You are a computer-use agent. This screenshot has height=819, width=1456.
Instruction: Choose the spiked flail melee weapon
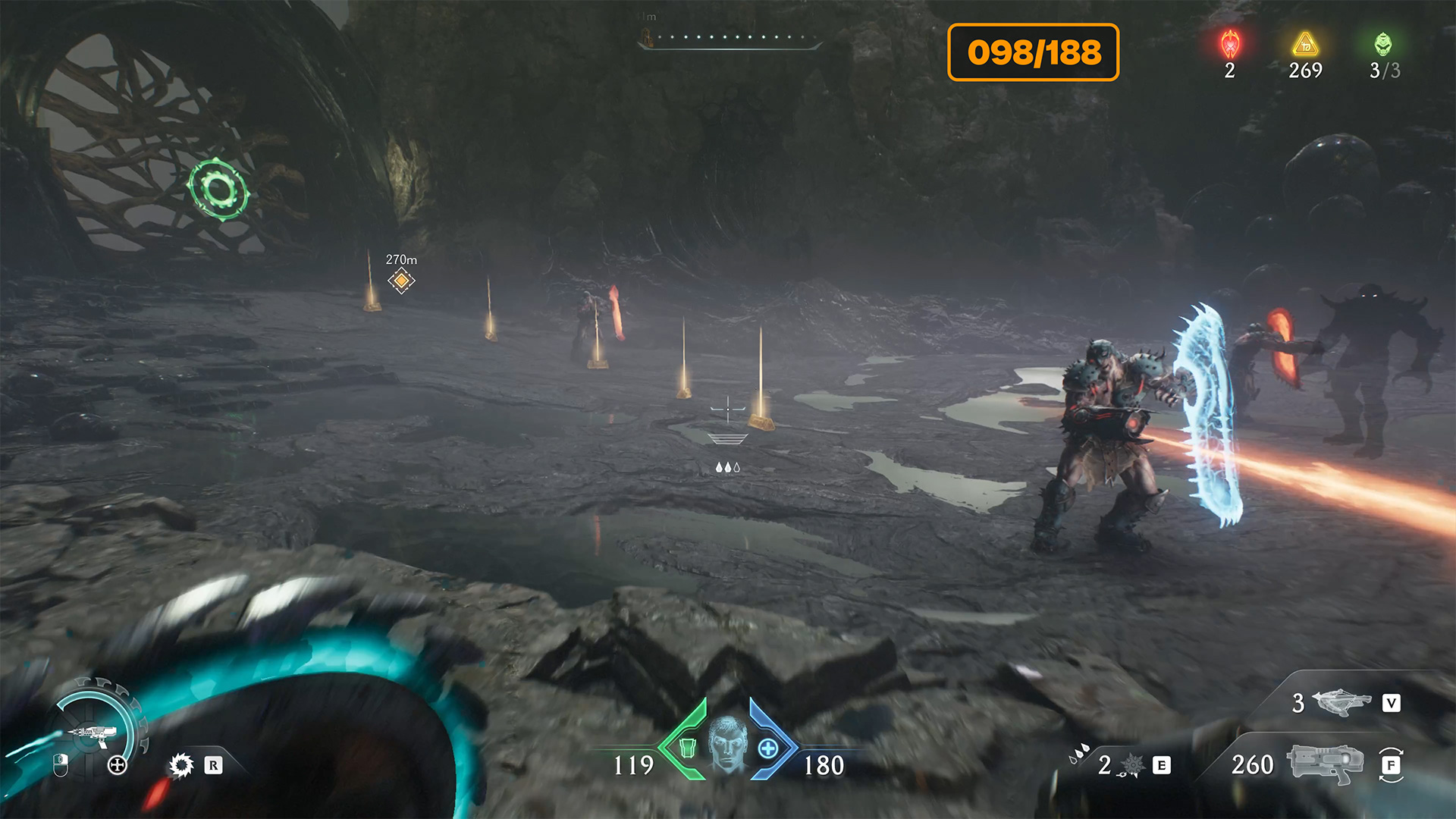coord(1131,765)
